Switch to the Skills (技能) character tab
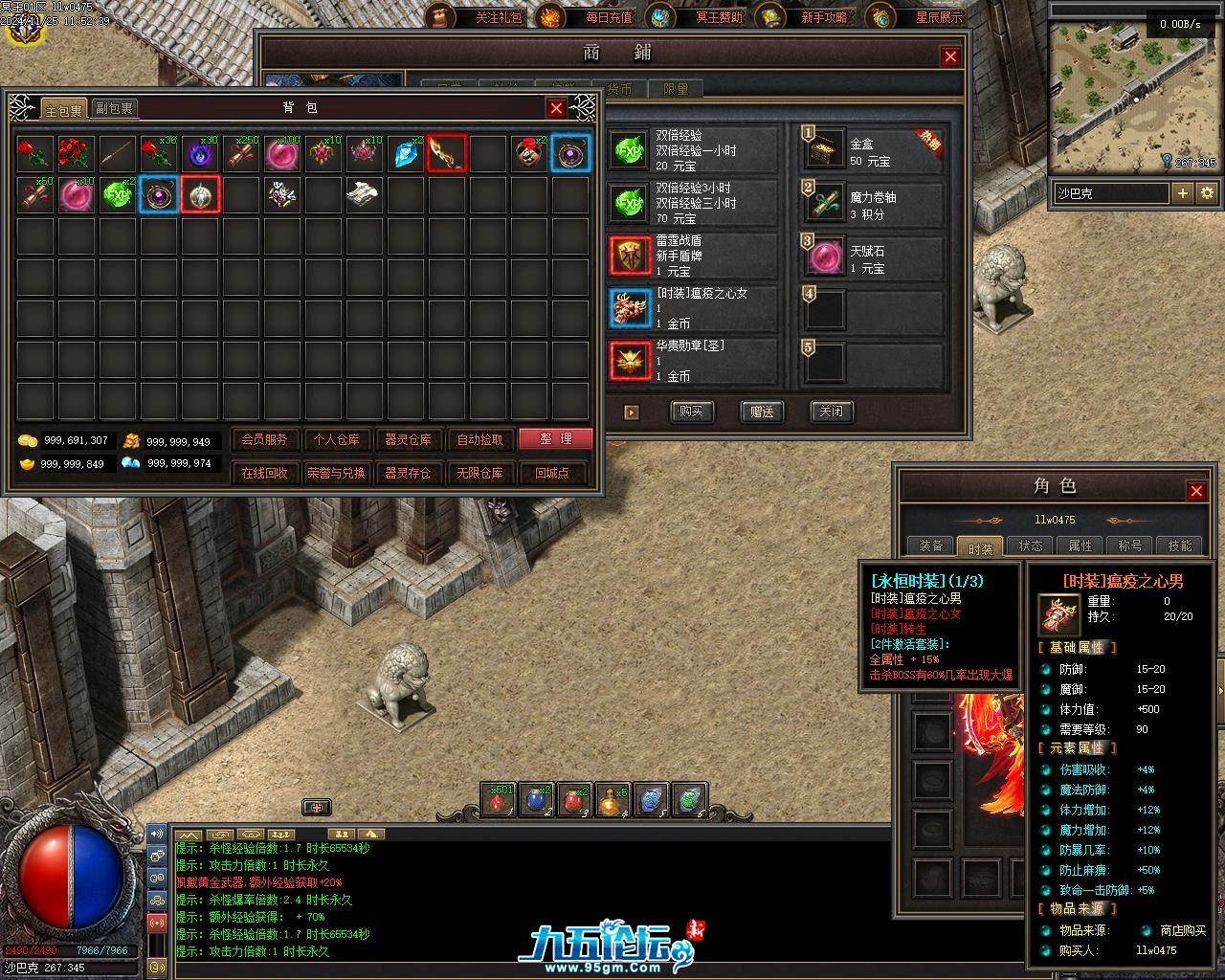Screen dimensions: 1225x980 (1180, 546)
